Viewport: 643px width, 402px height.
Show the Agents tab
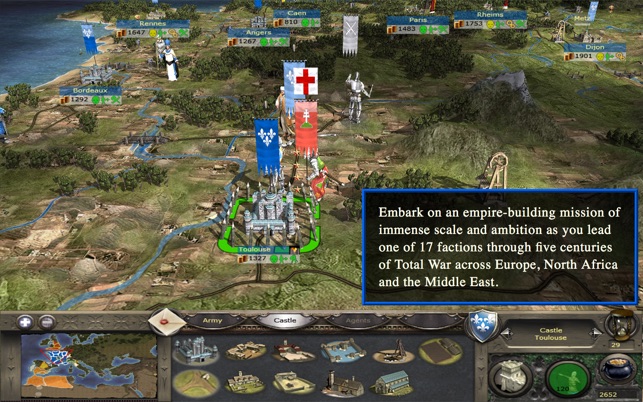coord(346,321)
